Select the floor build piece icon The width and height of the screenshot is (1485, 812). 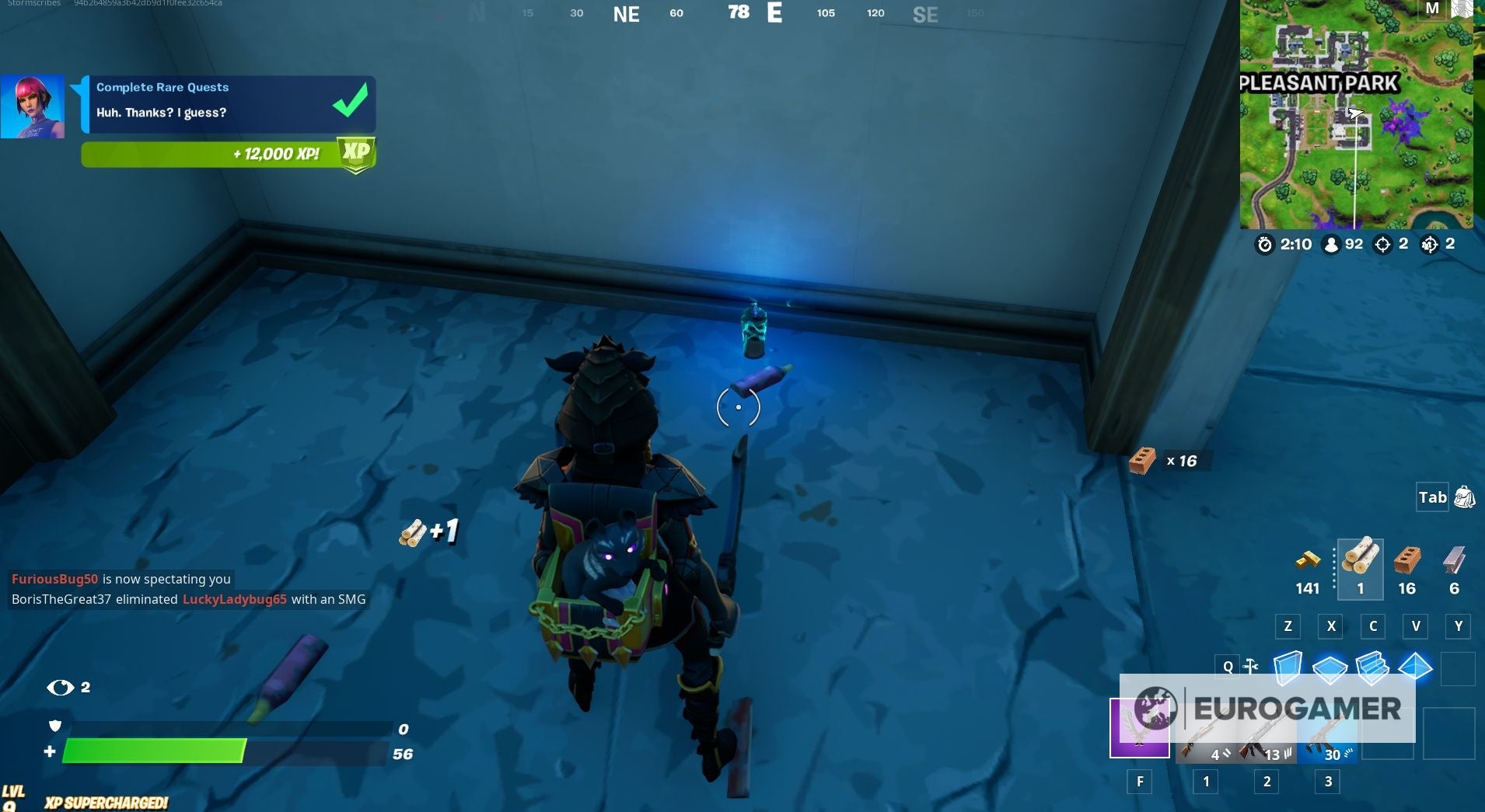tap(1329, 667)
